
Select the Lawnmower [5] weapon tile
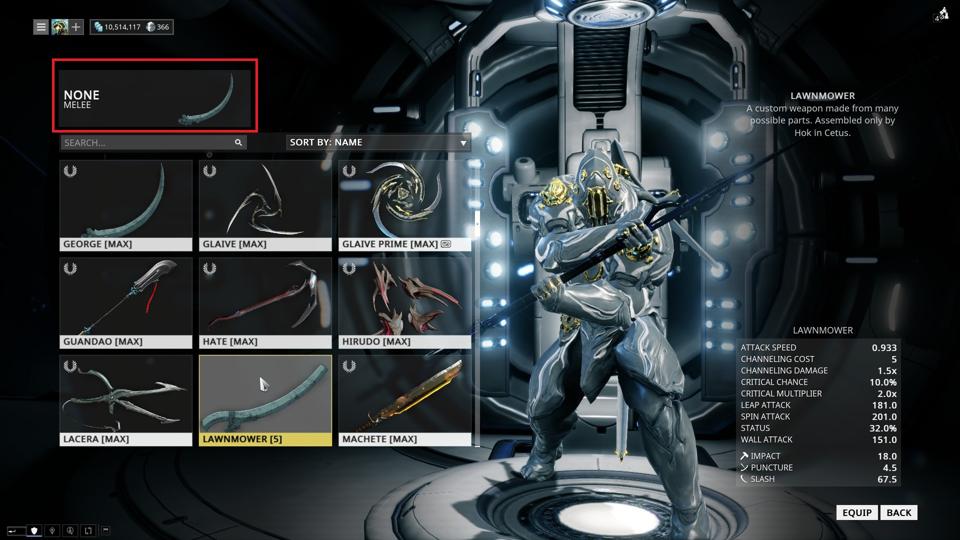(265, 400)
